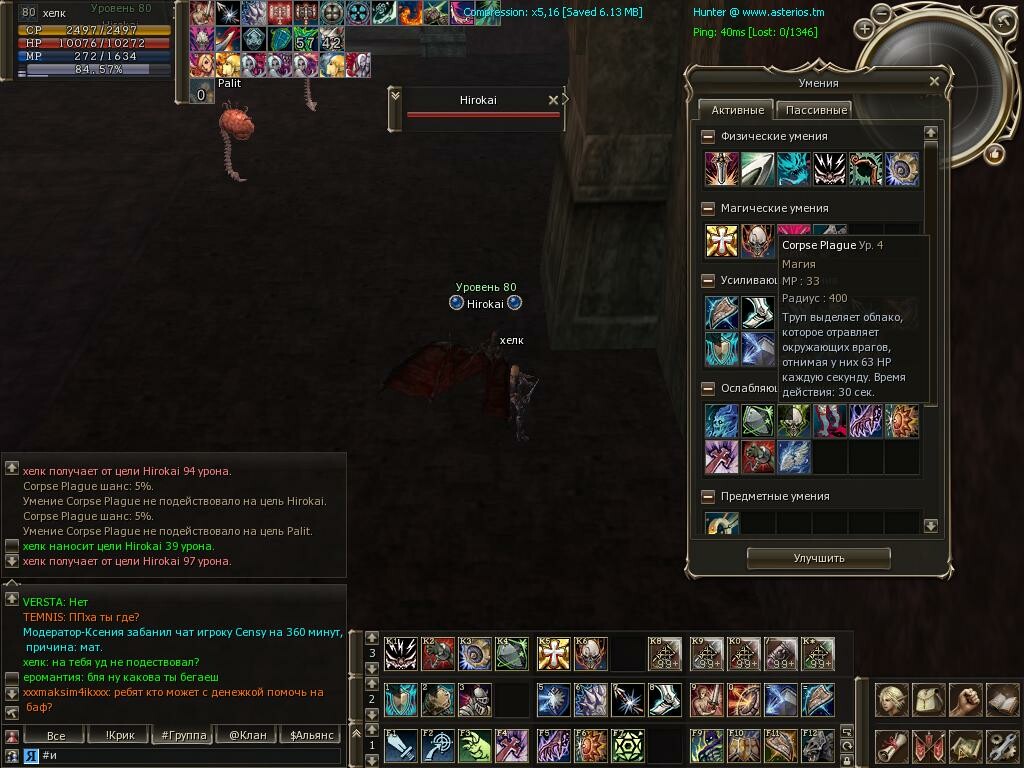This screenshot has height=768, width=1024.
Task: Open system settings with the wrench icon
Action: tap(1002, 745)
